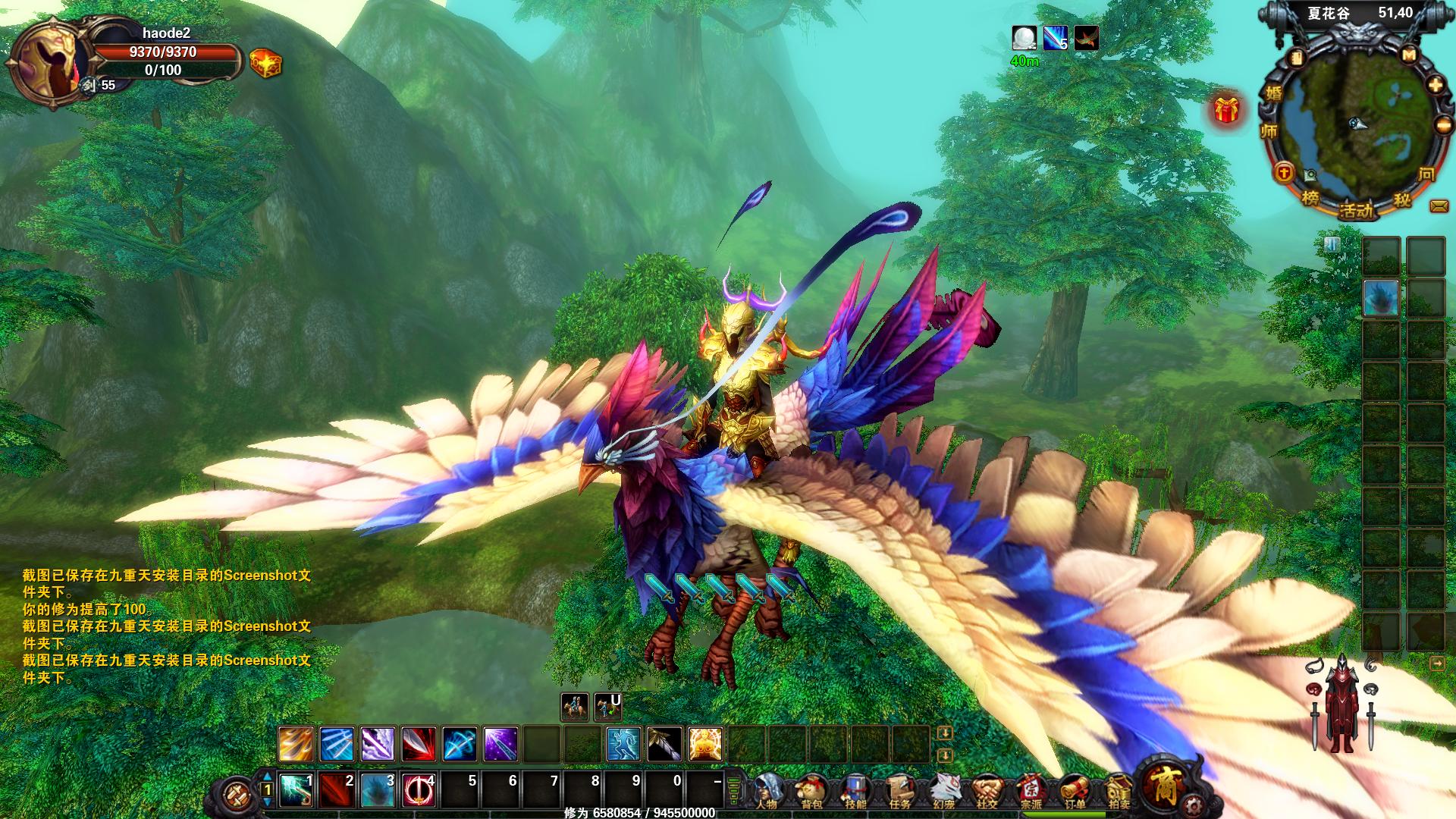Image resolution: width=1456 pixels, height=819 pixels.
Task: Open the golden treasure chest beside the health bar
Action: [265, 63]
